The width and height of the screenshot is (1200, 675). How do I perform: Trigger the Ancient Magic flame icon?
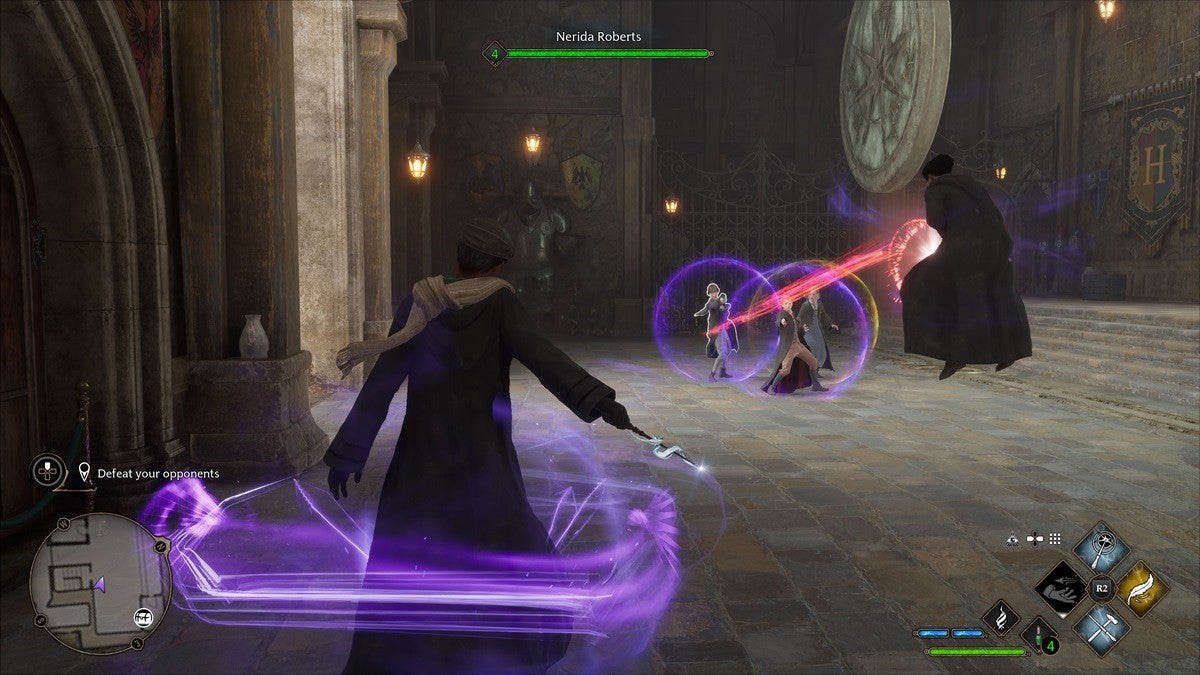[1000, 619]
